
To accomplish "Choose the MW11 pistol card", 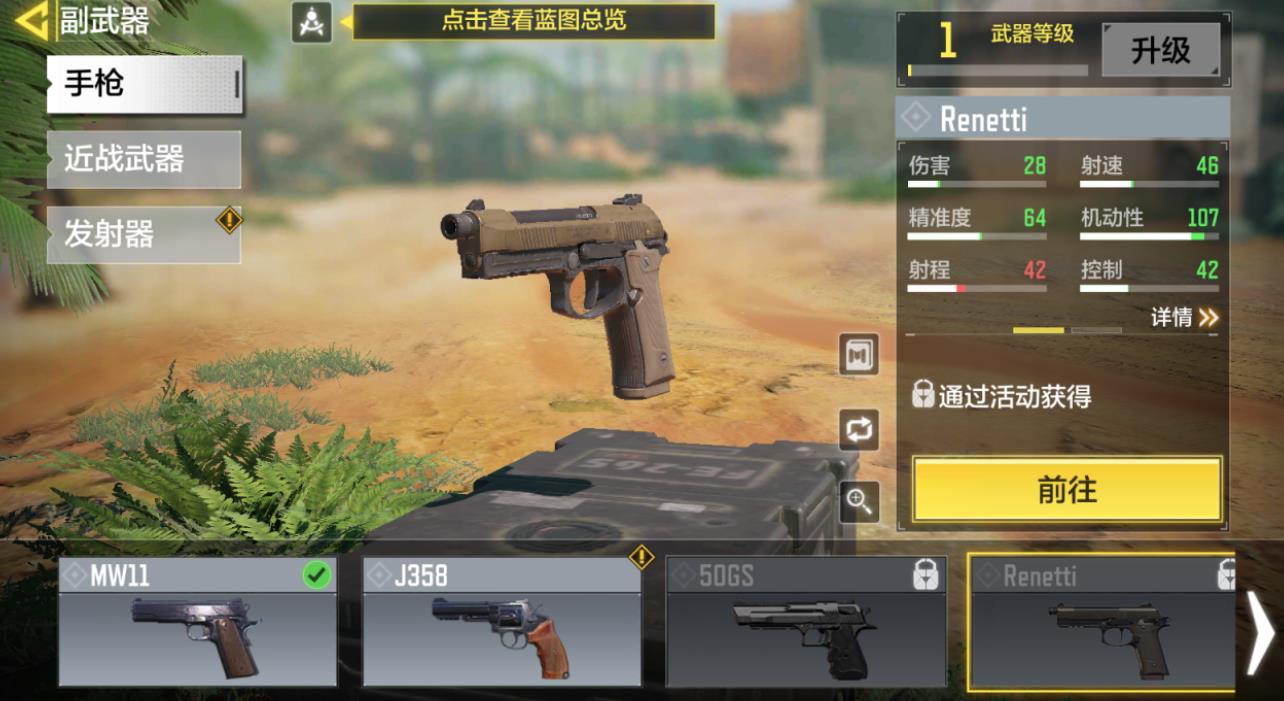I will click(x=197, y=622).
